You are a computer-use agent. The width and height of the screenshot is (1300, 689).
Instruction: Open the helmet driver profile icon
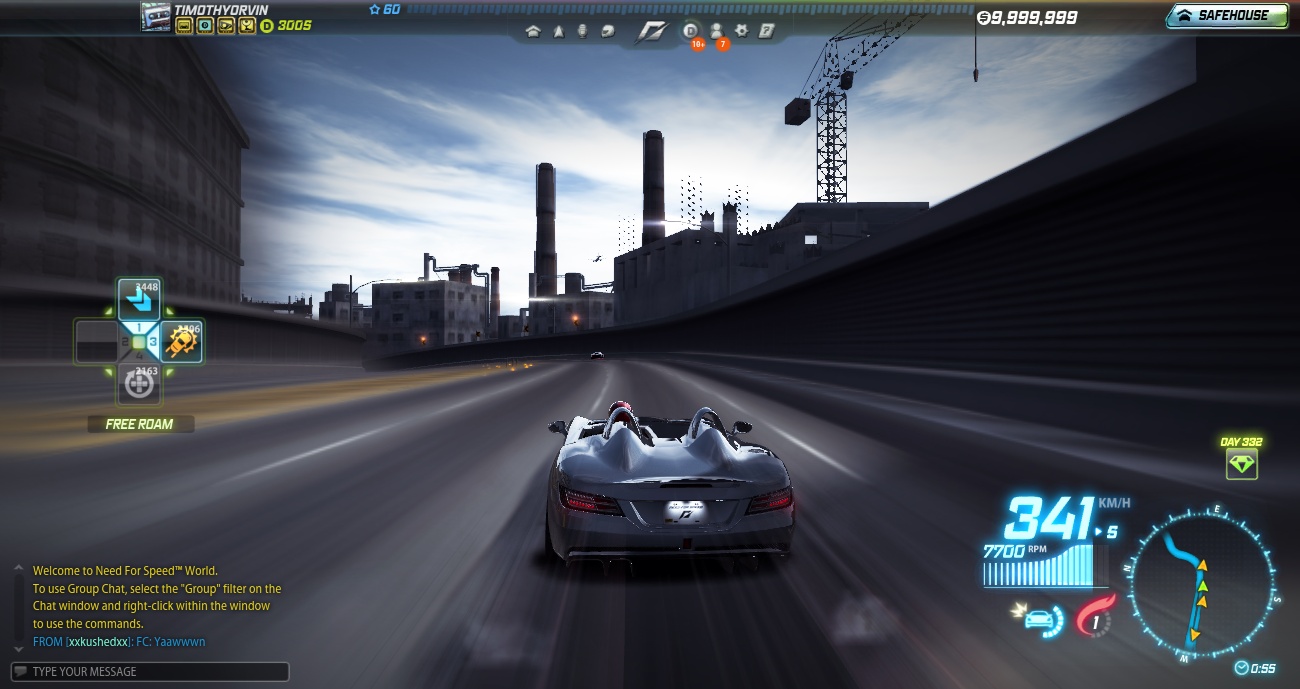pyautogui.click(x=607, y=32)
